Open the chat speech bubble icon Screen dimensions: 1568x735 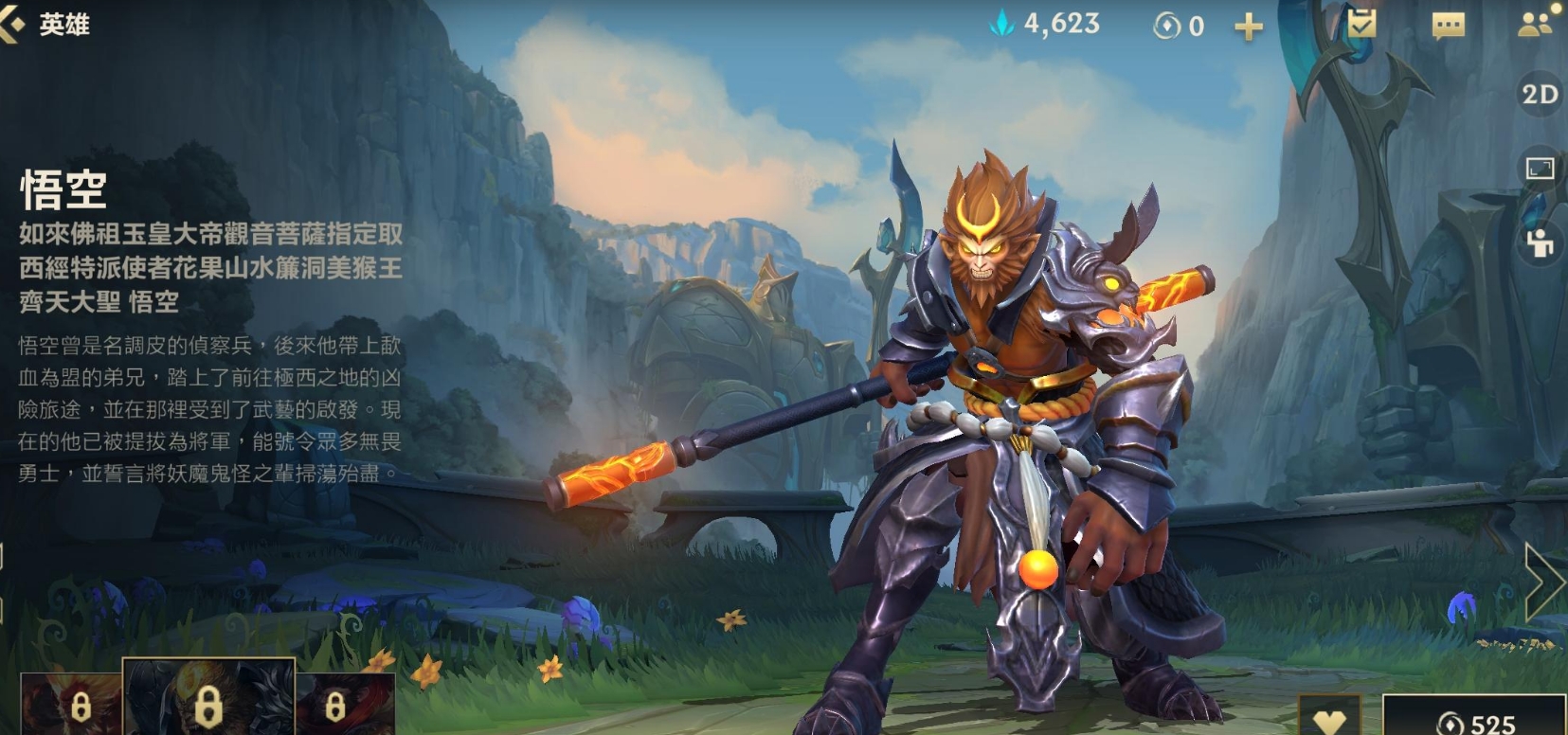click(x=1448, y=26)
